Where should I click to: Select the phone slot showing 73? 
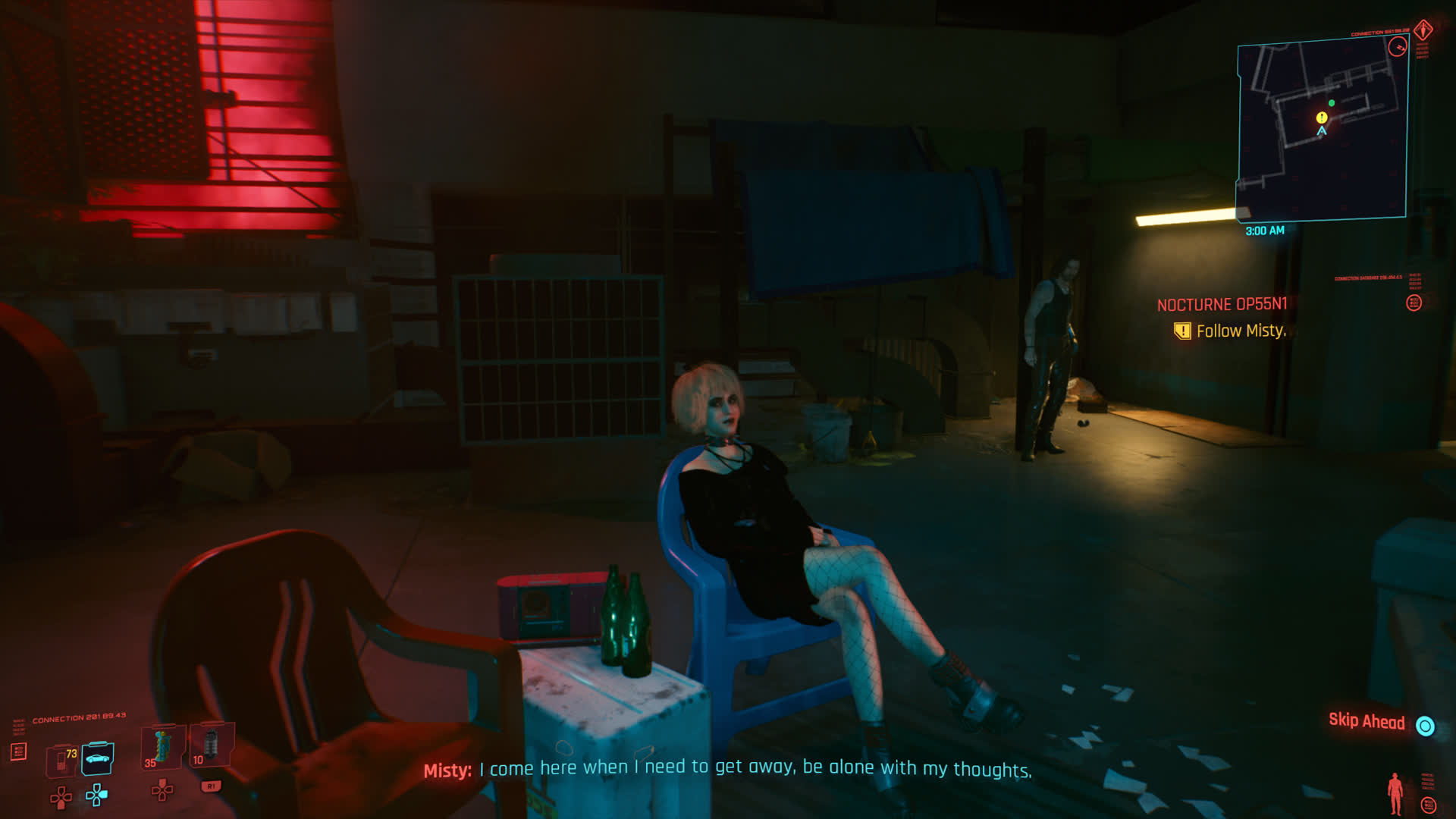pos(61,760)
